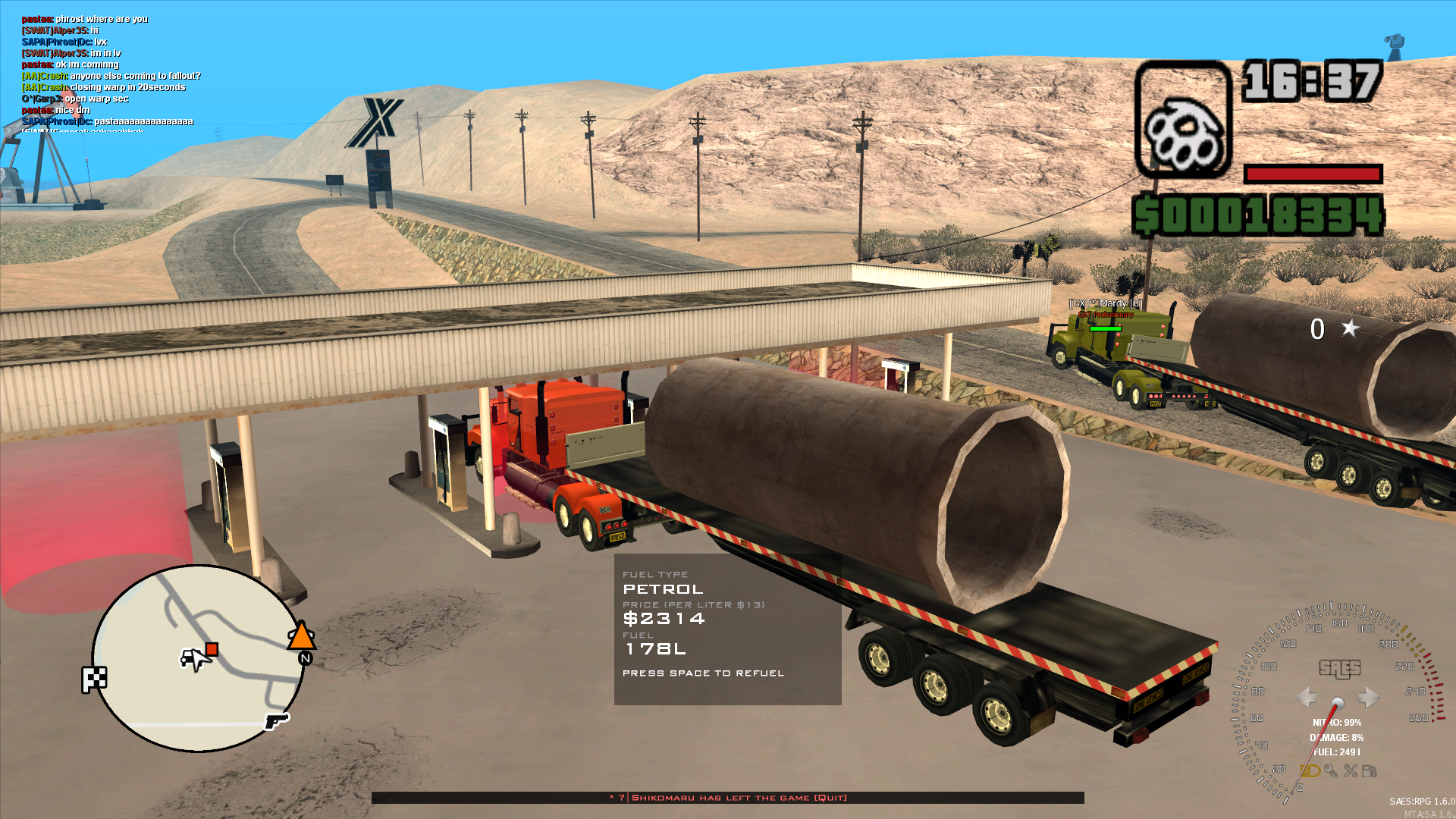Click the orange triangle marker on the minimap
Screen dimensions: 1456x819
[x=302, y=637]
